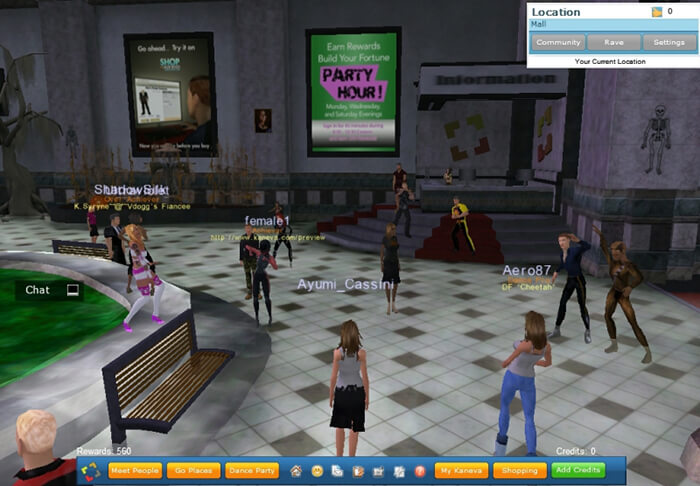The height and width of the screenshot is (486, 700).
Task: Click the Kaneva logo on toolbar
Action: [x=90, y=470]
